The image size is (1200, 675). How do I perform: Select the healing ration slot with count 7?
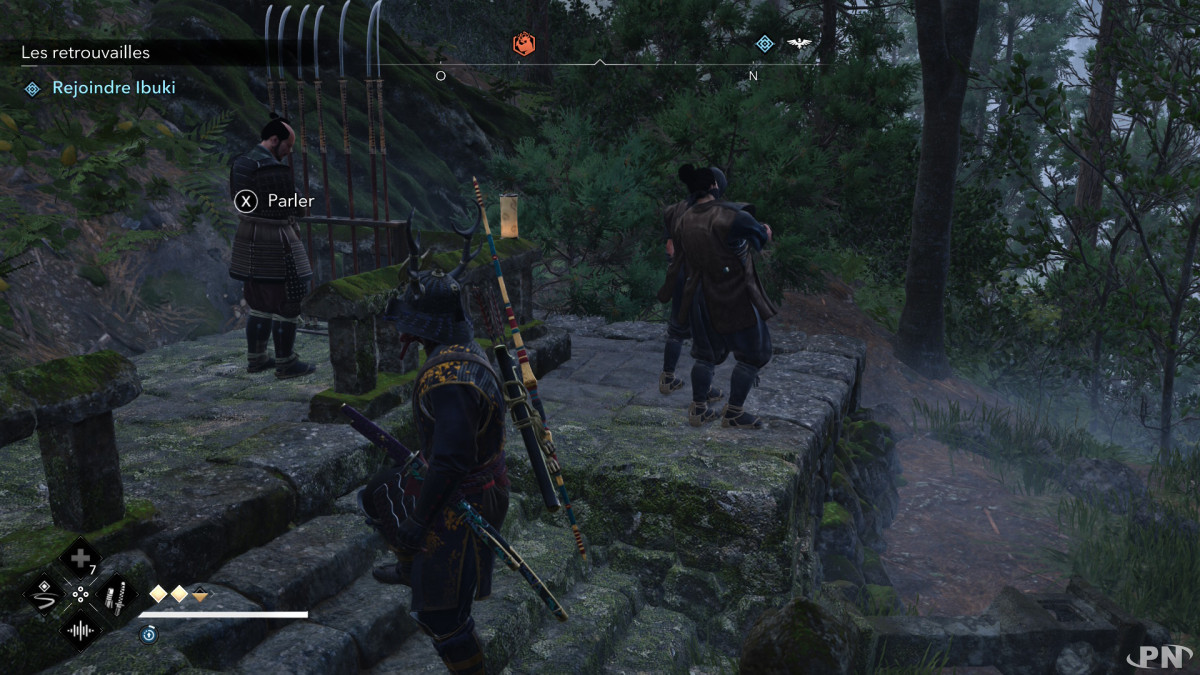[x=80, y=559]
